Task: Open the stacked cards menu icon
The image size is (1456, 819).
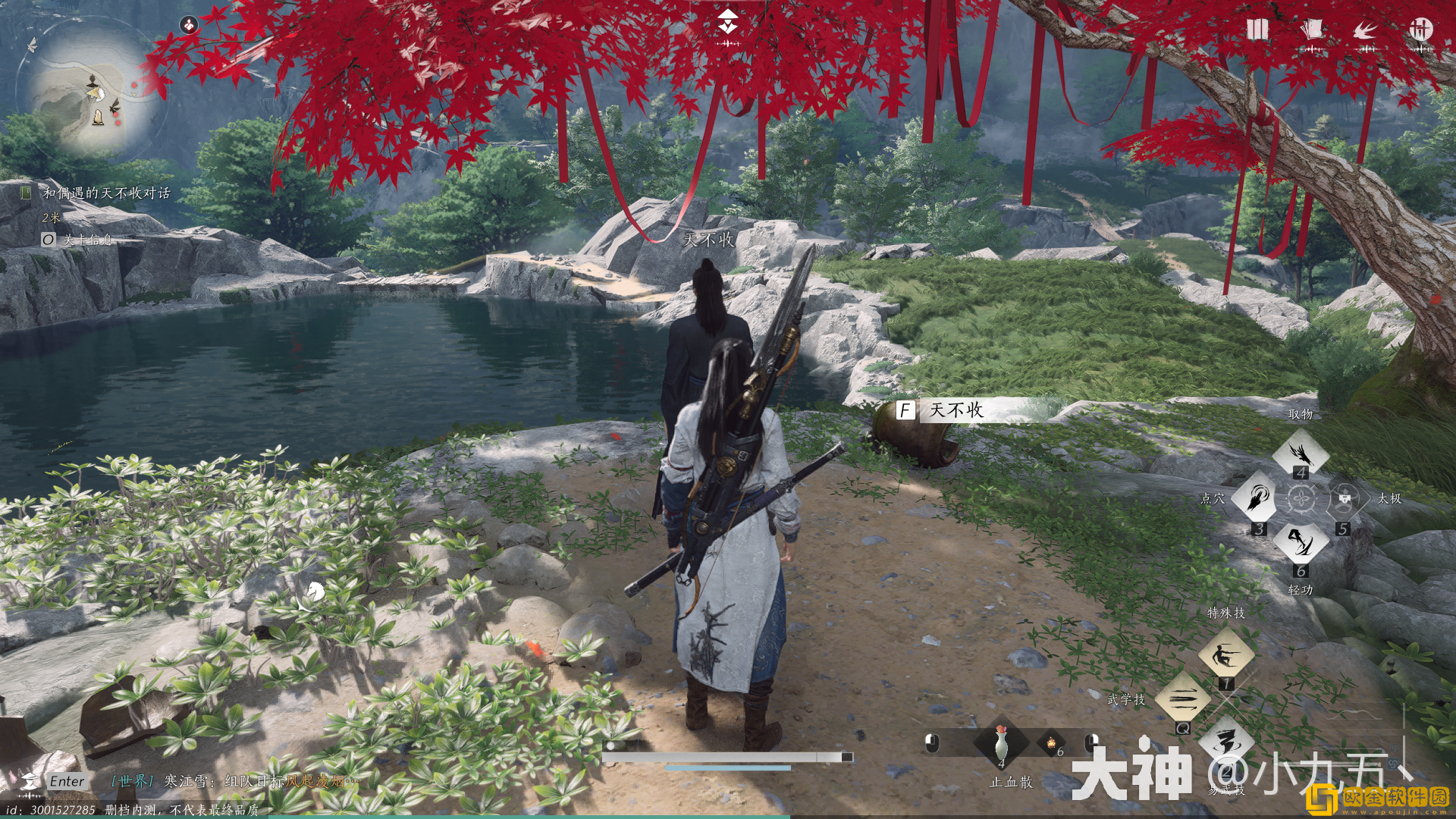Action: click(1312, 30)
